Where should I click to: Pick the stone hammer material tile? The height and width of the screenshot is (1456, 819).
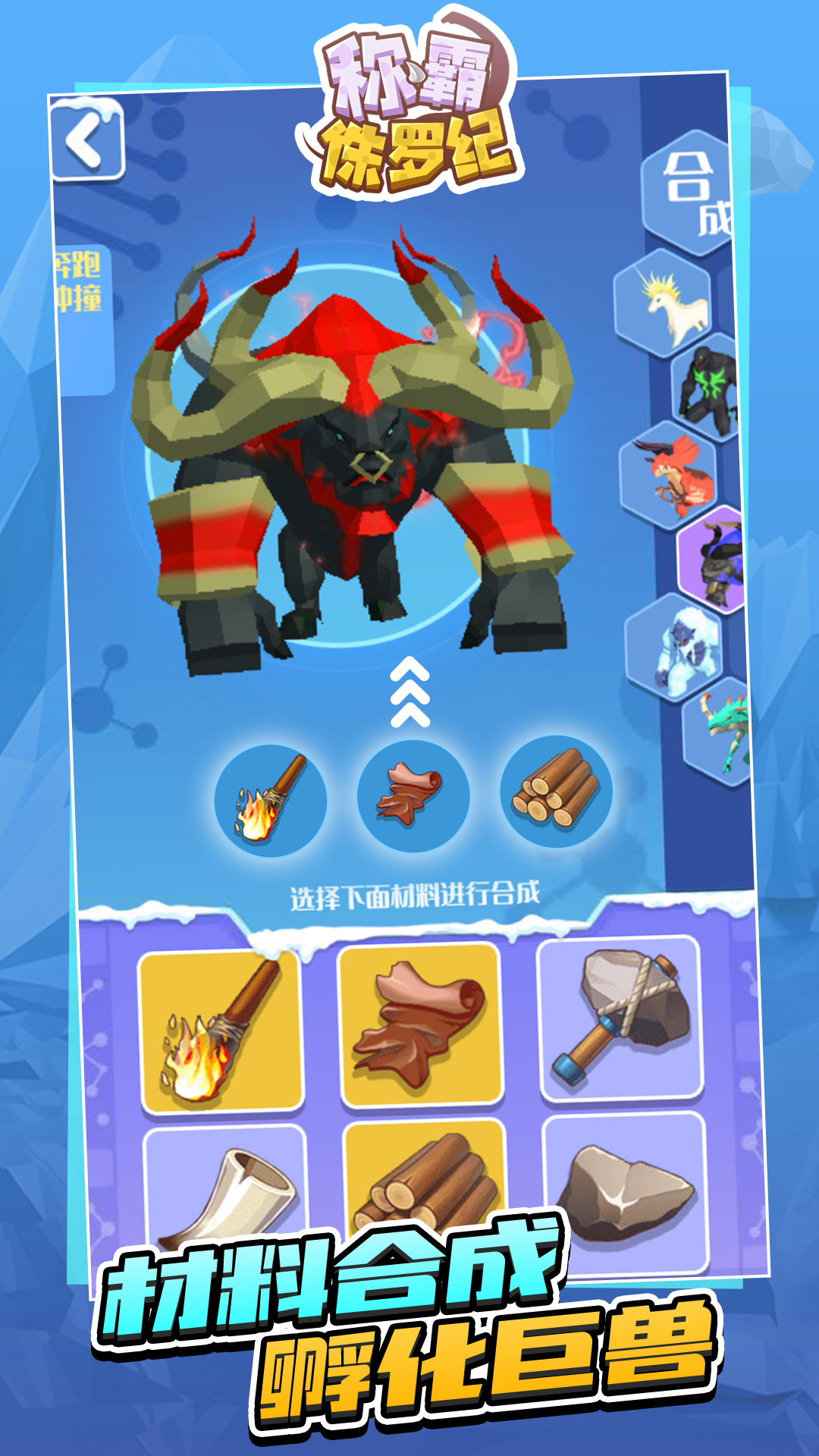pyautogui.click(x=620, y=1018)
